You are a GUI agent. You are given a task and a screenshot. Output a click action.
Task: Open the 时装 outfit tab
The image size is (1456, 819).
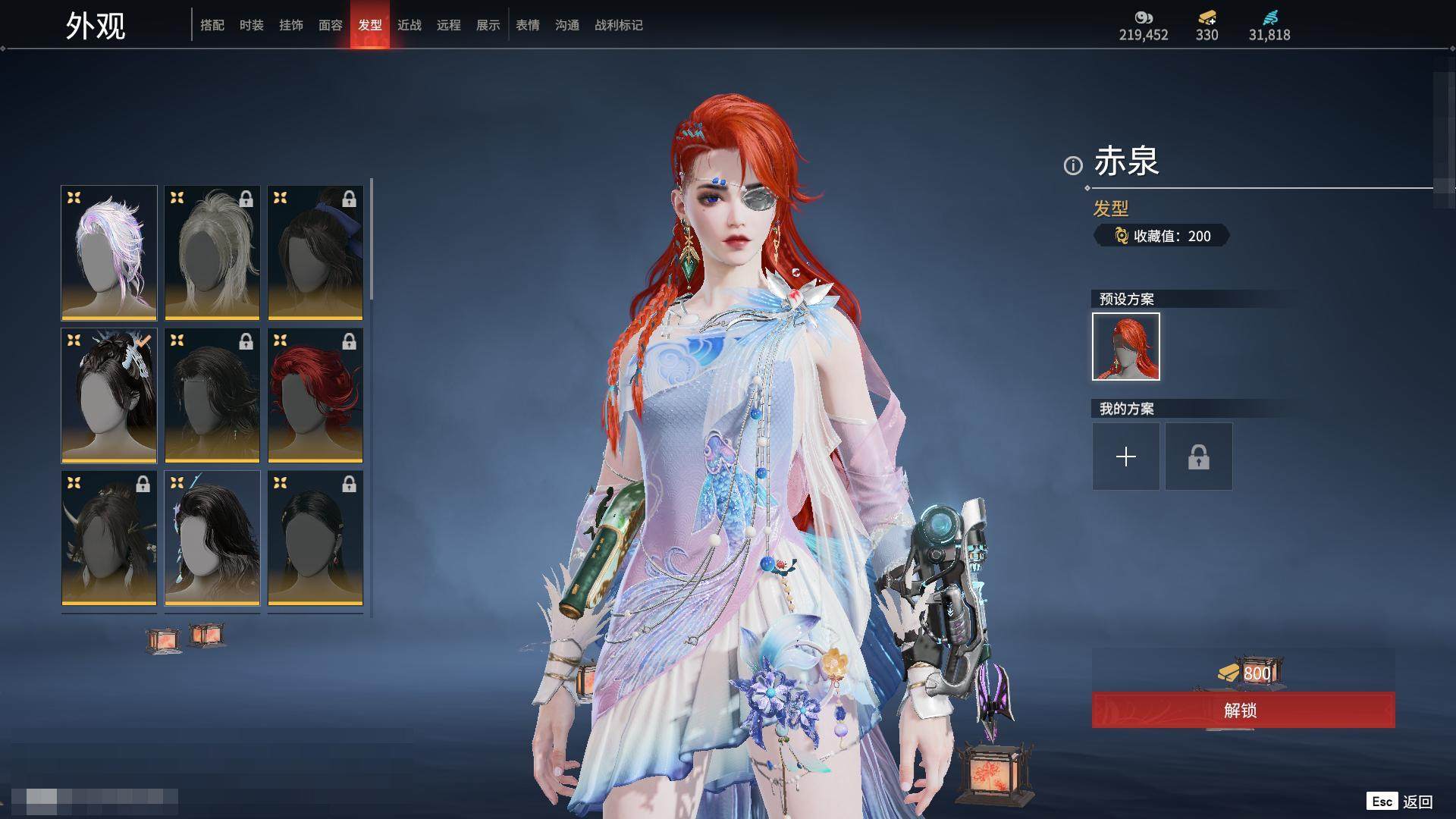pos(252,25)
